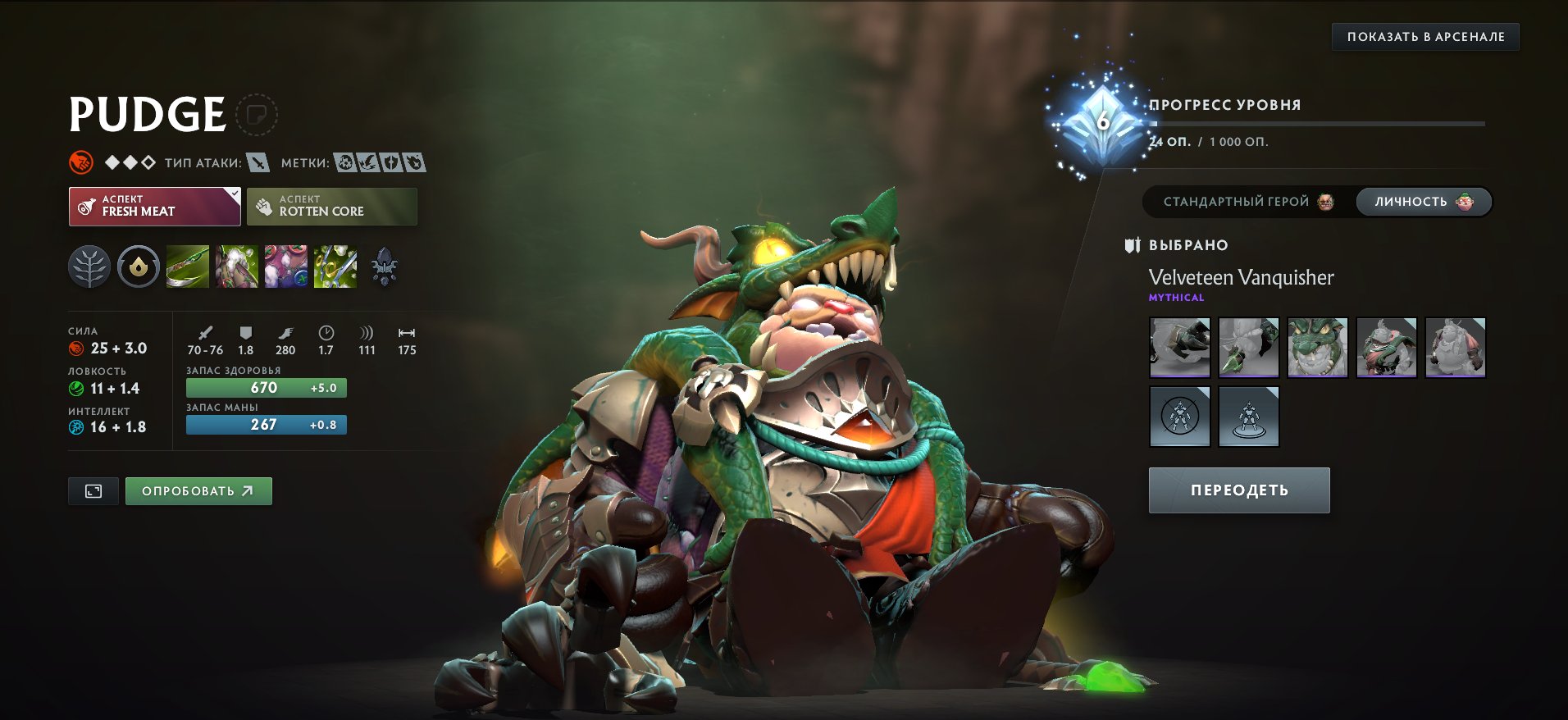Open the fullscreen hero preview icon
The width and height of the screenshot is (1568, 720).
[93, 491]
